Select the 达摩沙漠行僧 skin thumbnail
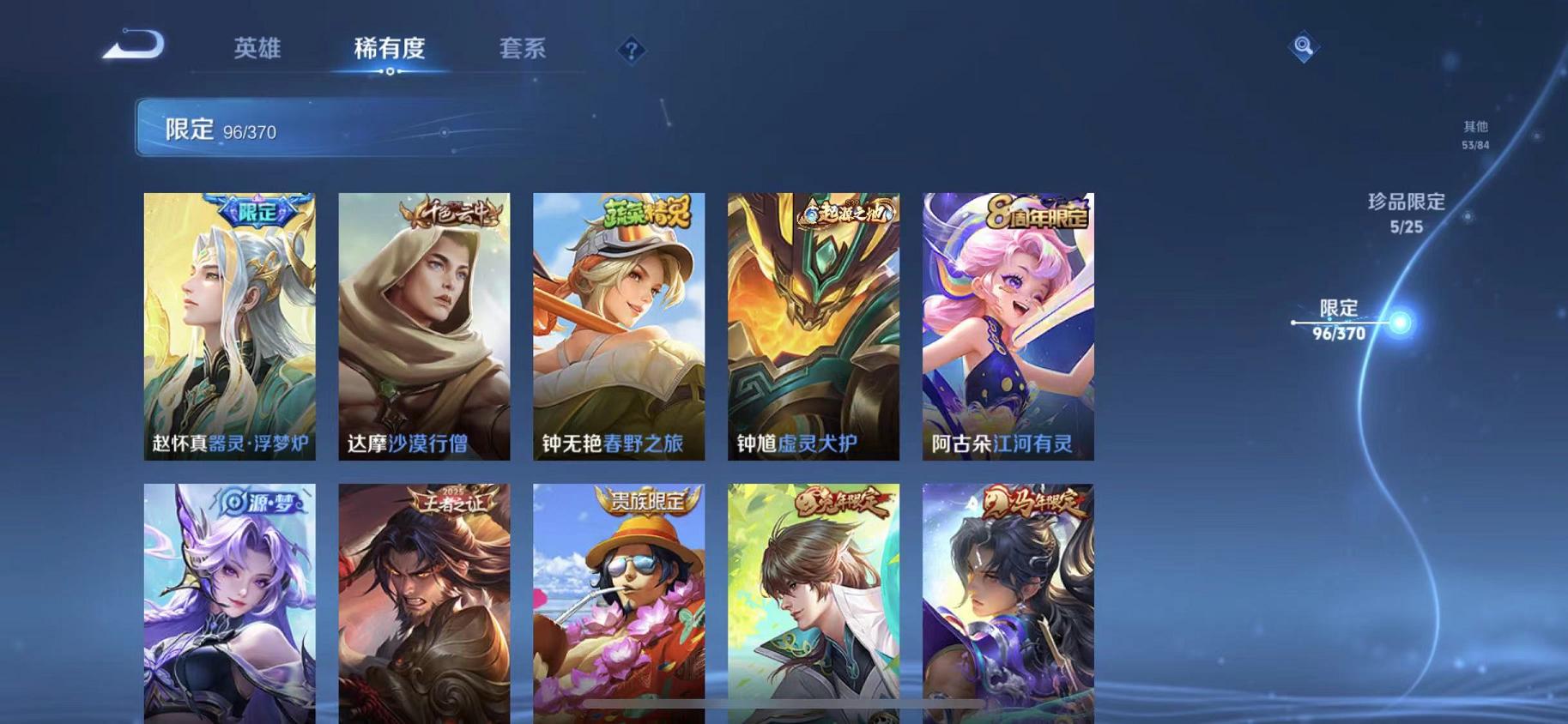The width and height of the screenshot is (1568, 724). 423,326
